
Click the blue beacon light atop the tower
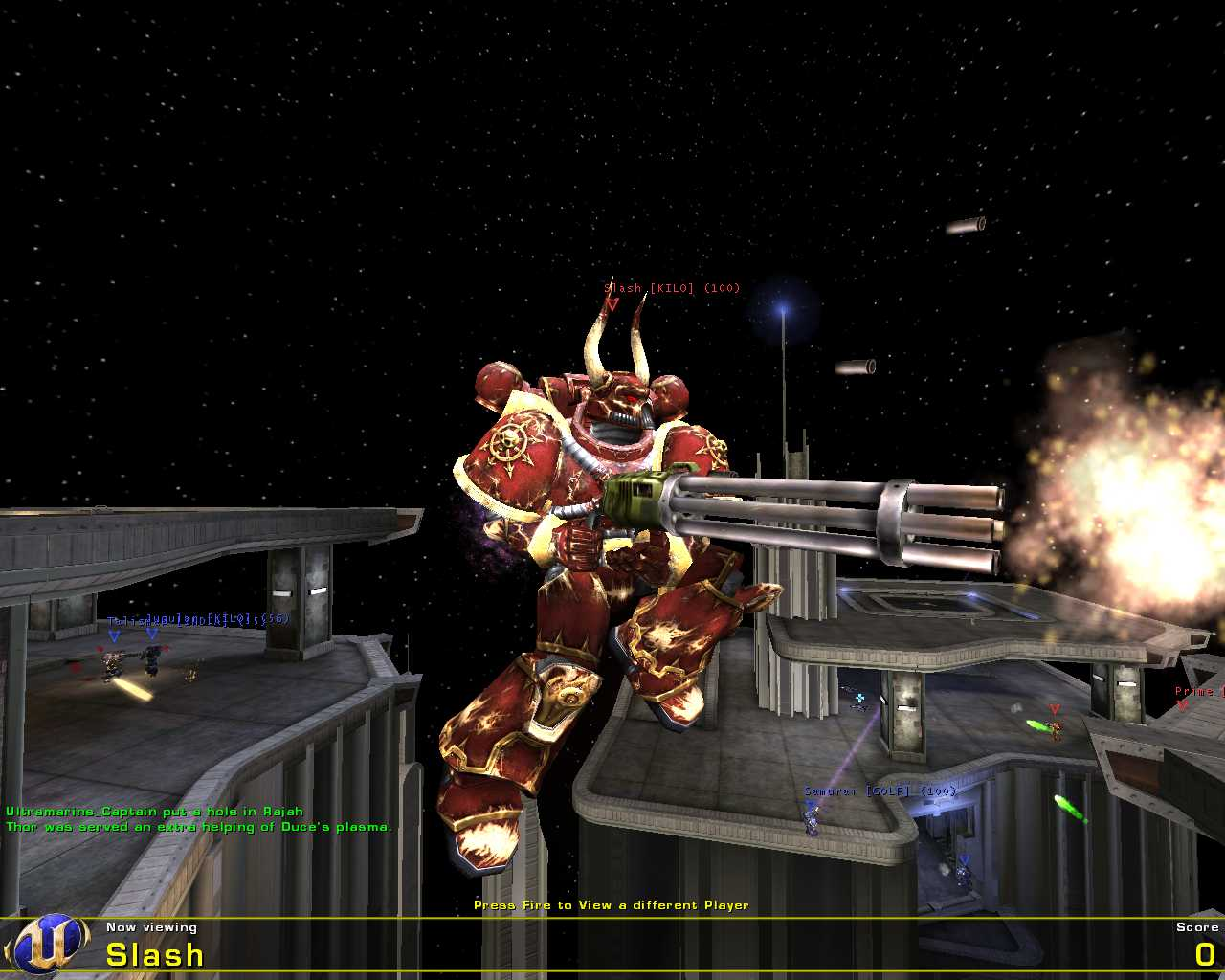point(783,308)
